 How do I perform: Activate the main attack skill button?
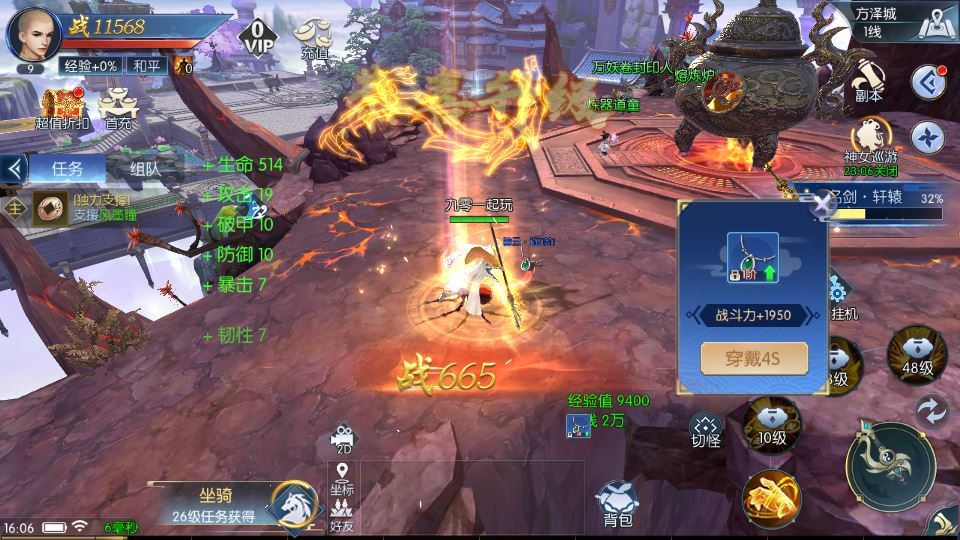pyautogui.click(x=890, y=467)
